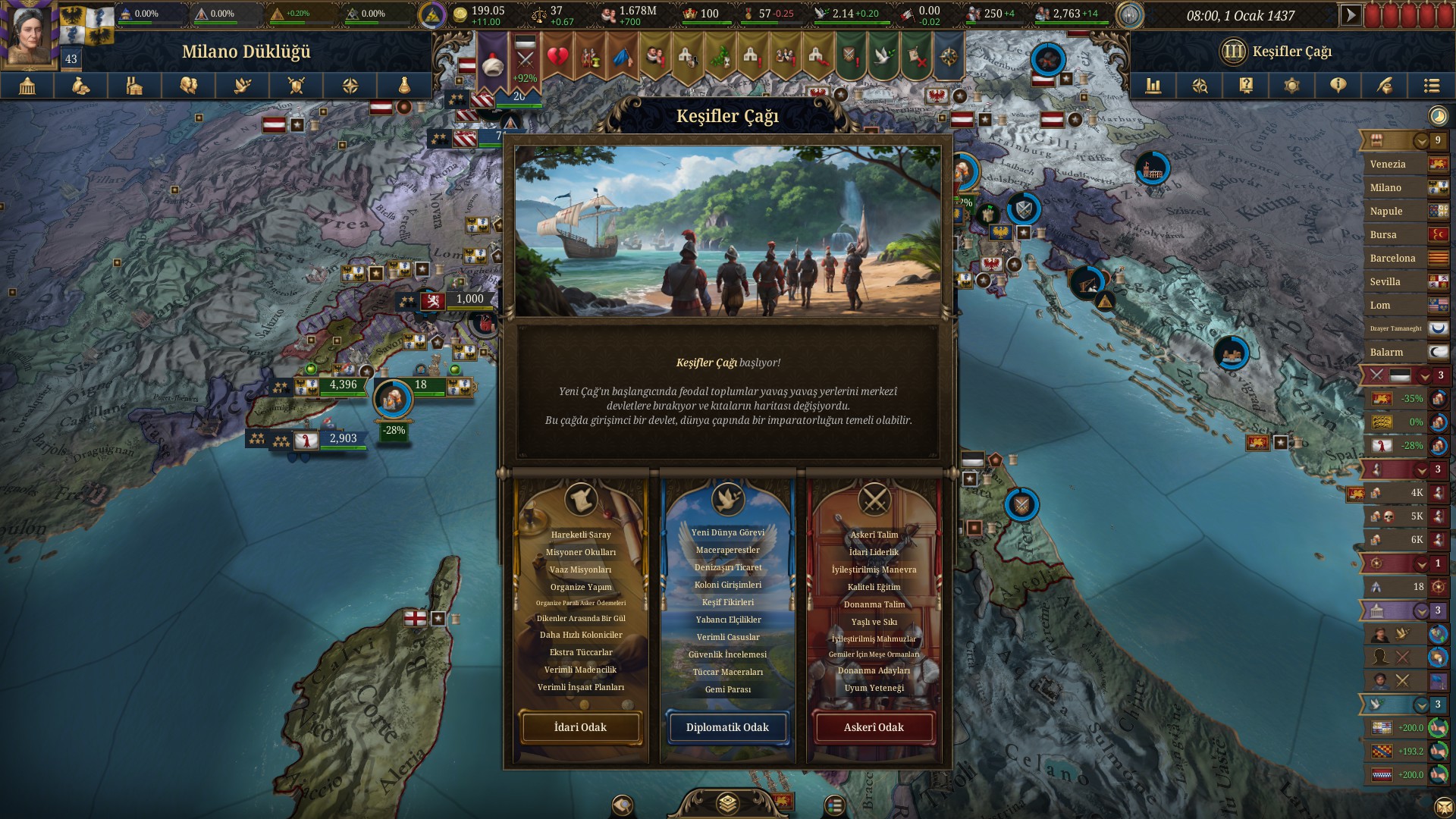Choose Barcelona from the outliner
Viewport: 1456px width, 819px height.
[1392, 258]
